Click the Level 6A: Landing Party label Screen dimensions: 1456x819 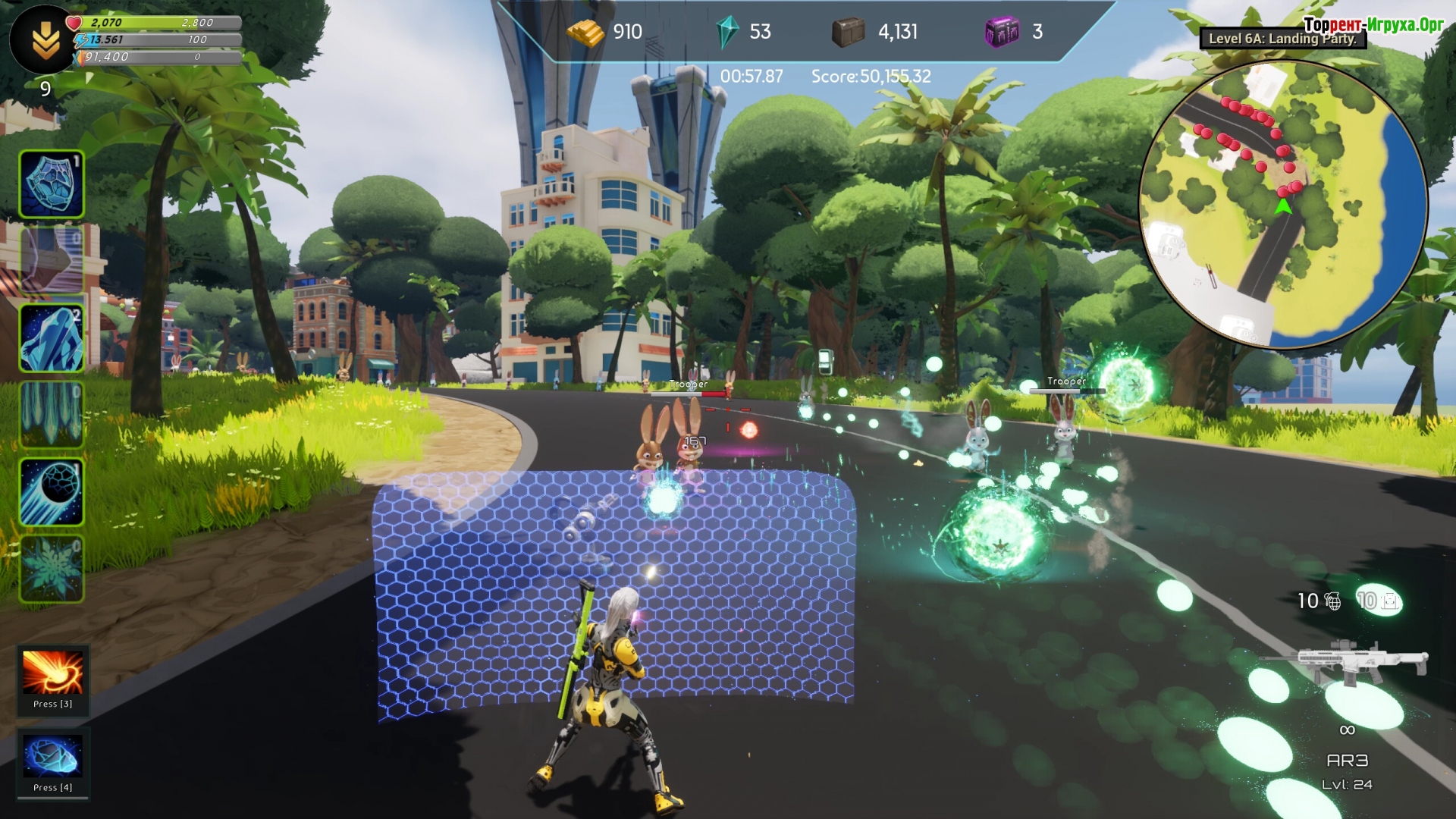1282,39
